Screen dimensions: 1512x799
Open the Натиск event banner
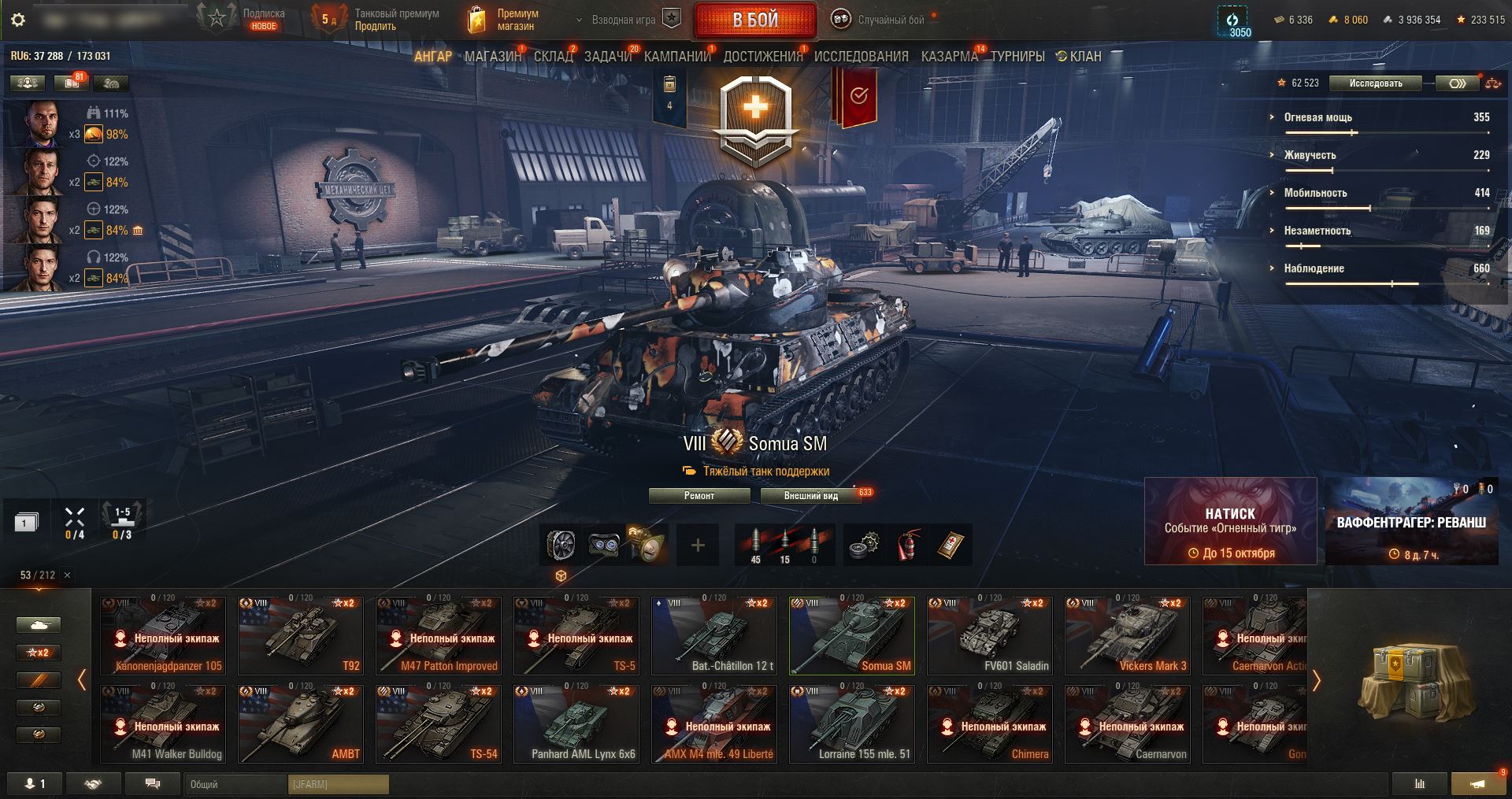point(1230,521)
